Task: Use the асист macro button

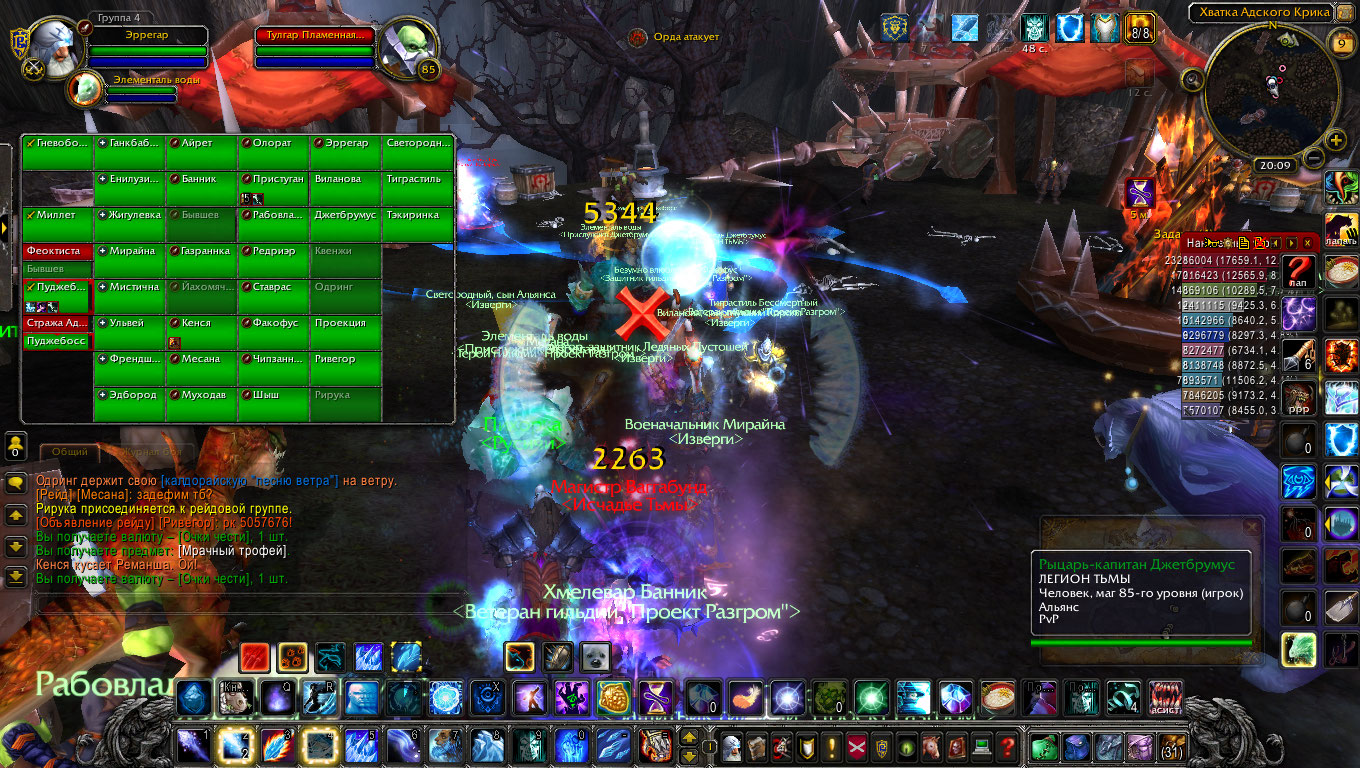Action: (x=1165, y=696)
